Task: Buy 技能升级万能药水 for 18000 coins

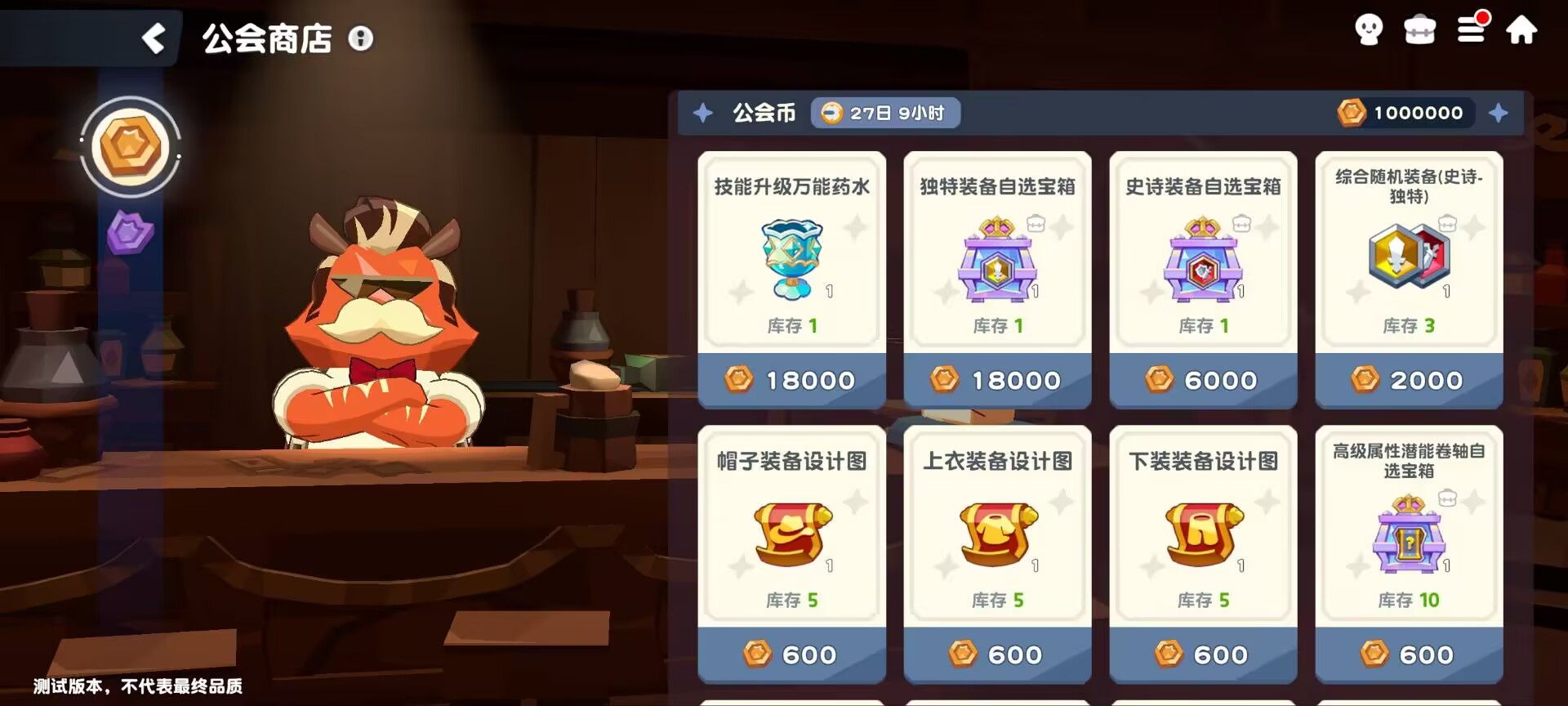Action: tap(791, 379)
